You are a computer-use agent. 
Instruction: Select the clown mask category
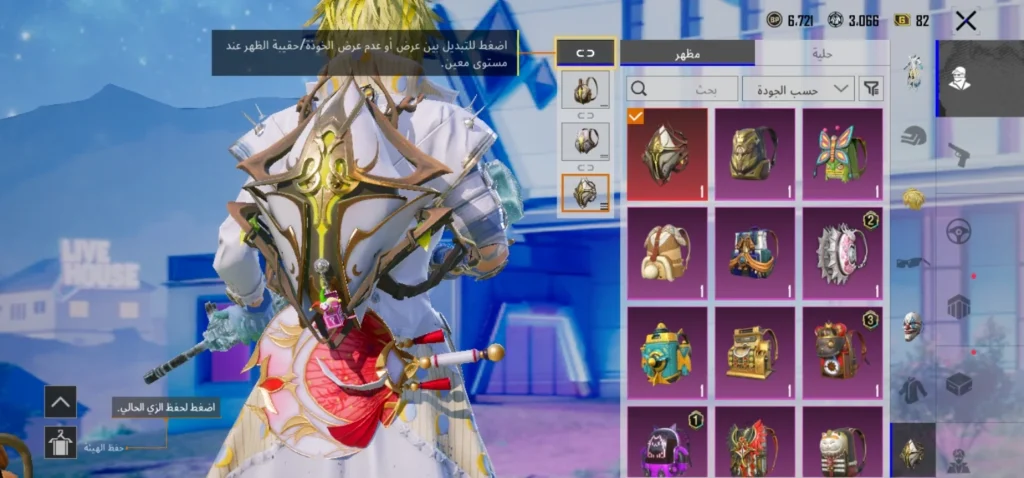(x=913, y=325)
